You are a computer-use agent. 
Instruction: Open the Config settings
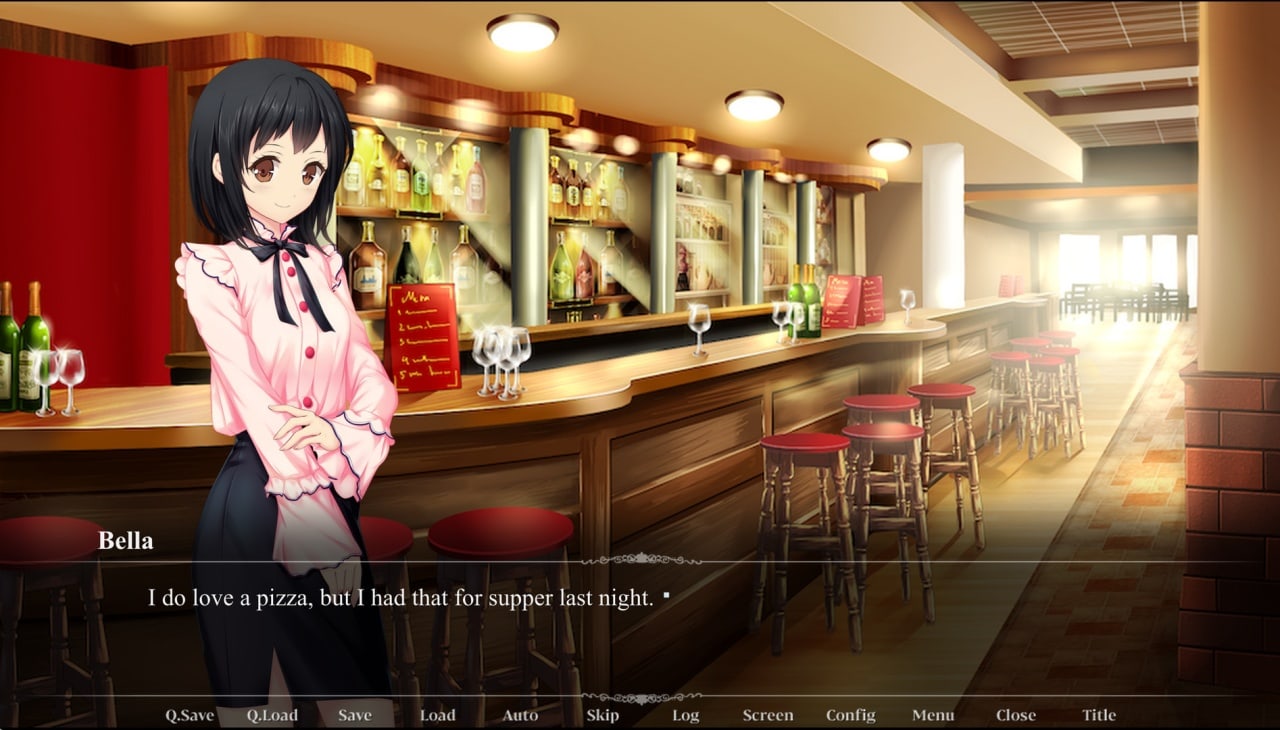851,715
